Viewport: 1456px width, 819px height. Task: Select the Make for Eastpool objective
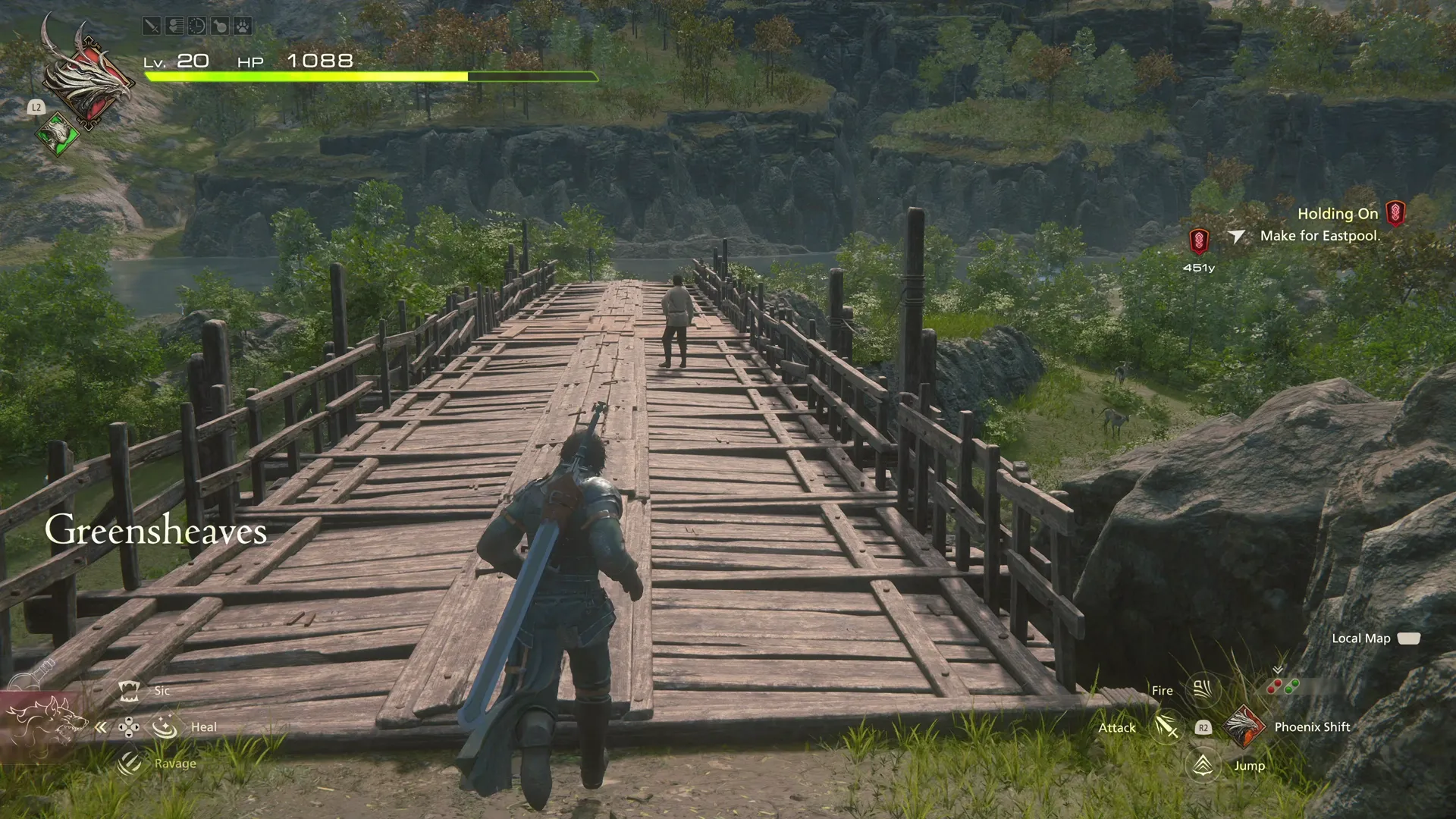click(x=1320, y=235)
